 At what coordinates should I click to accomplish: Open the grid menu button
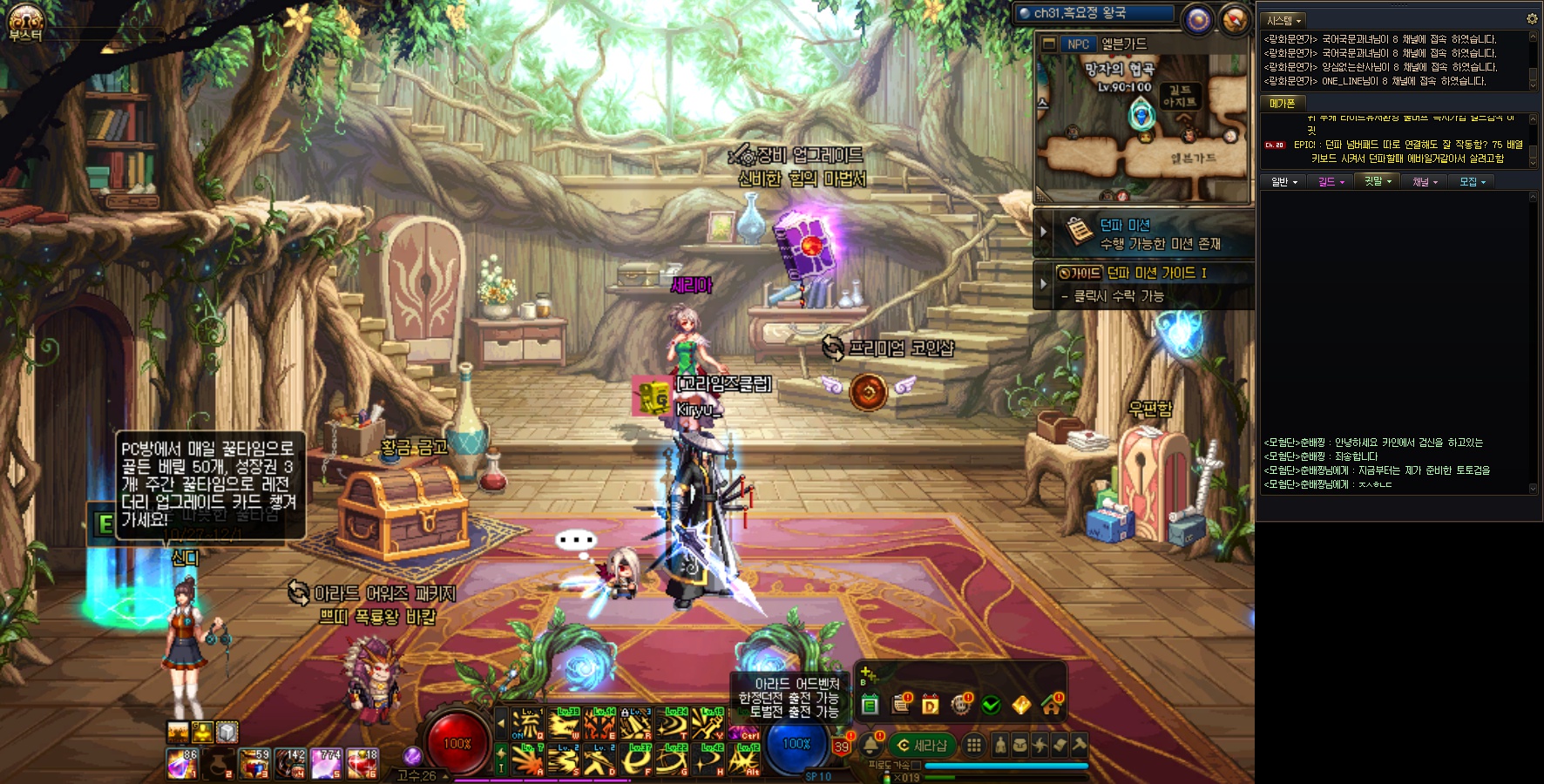click(x=974, y=745)
